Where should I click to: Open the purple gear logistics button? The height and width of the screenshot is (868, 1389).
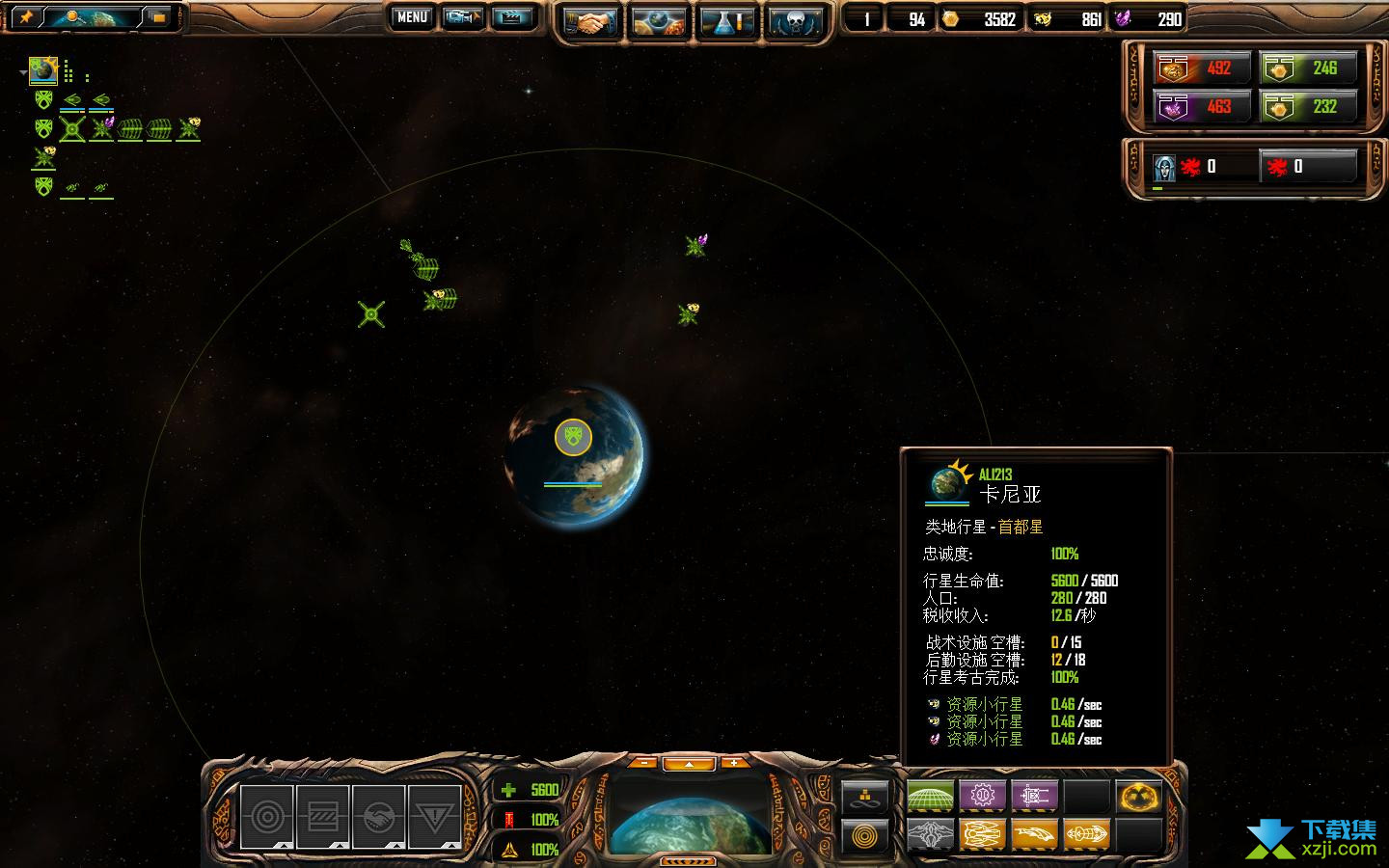click(x=982, y=797)
